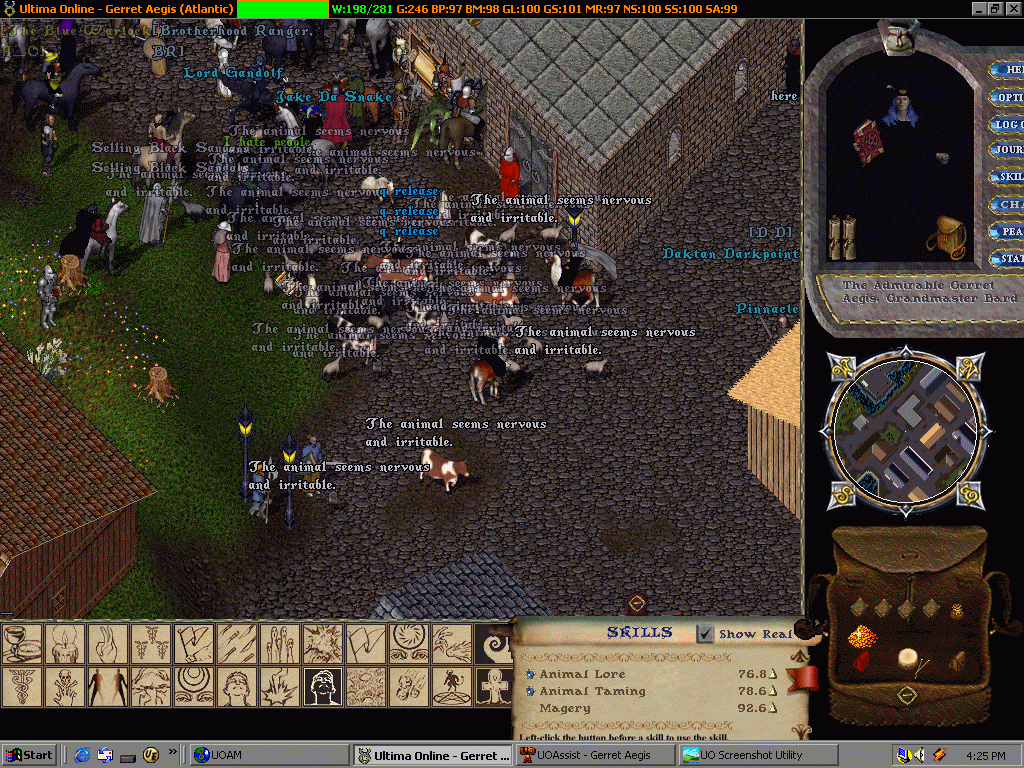Open the Skills button on paperdoll
Image resolution: width=1024 pixels, height=768 pixels.
1008,177
